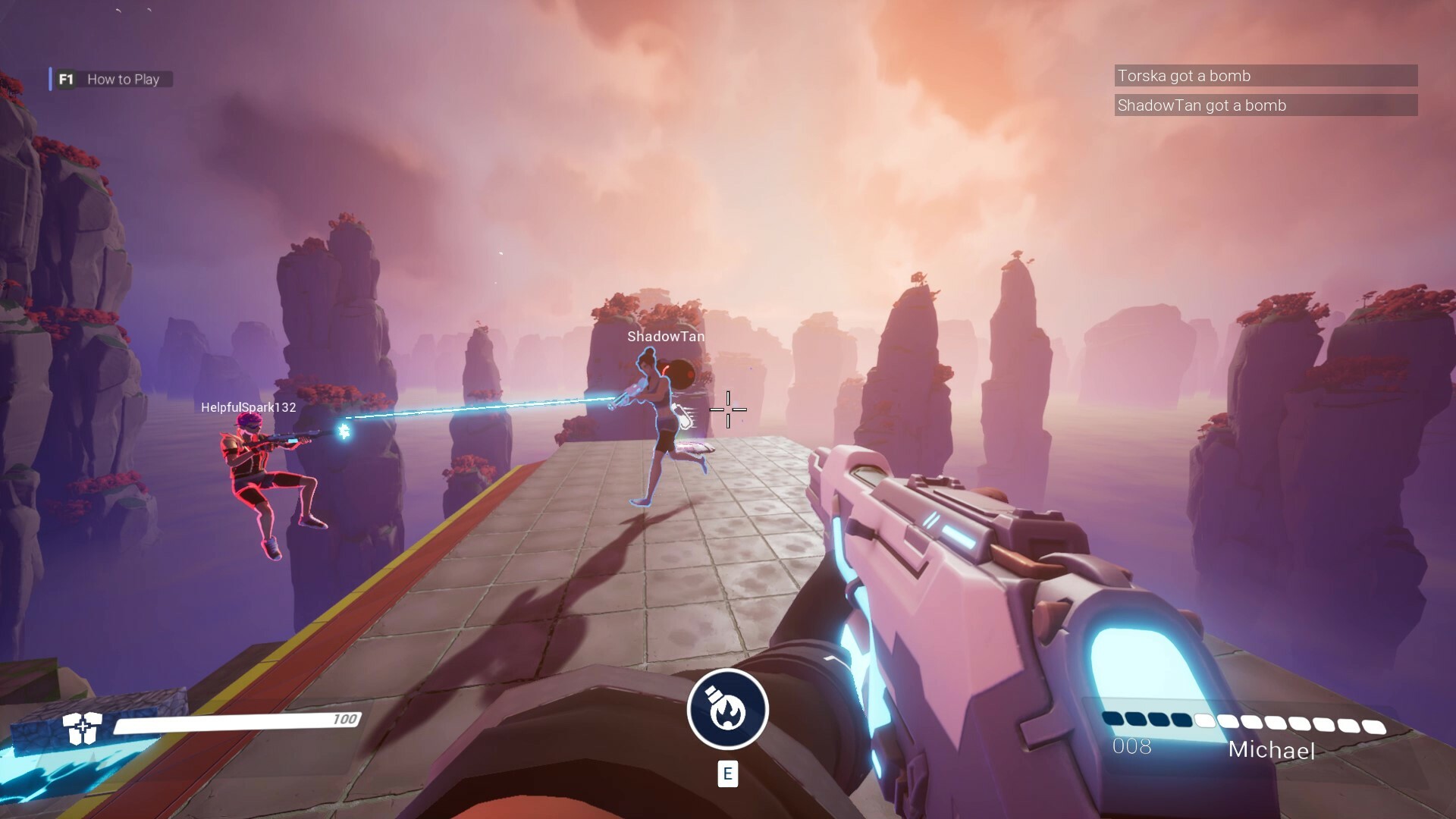
Task: Expand the How to Play panel
Action: point(124,79)
